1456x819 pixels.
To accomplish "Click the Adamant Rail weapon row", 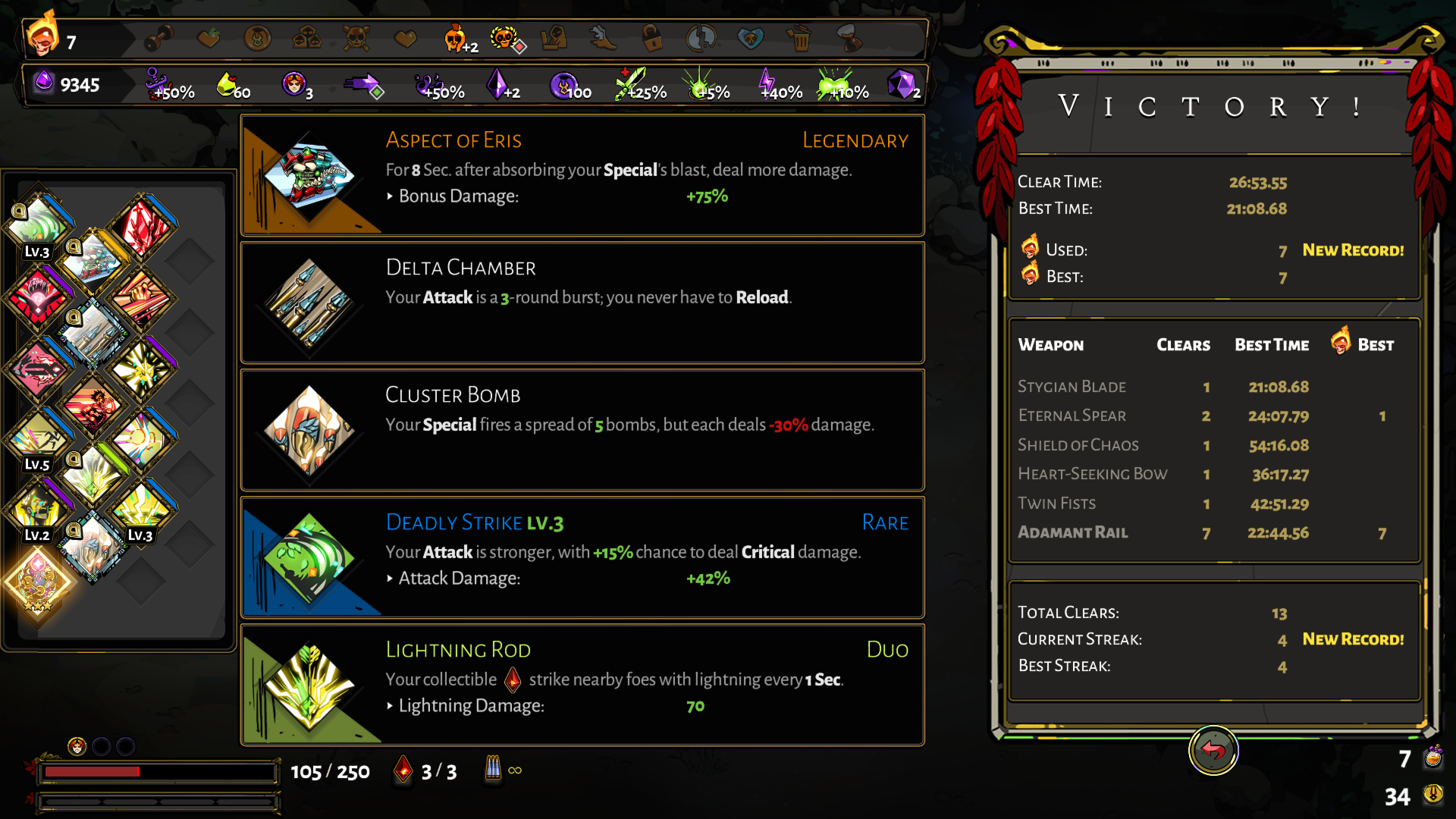I will click(x=1212, y=532).
